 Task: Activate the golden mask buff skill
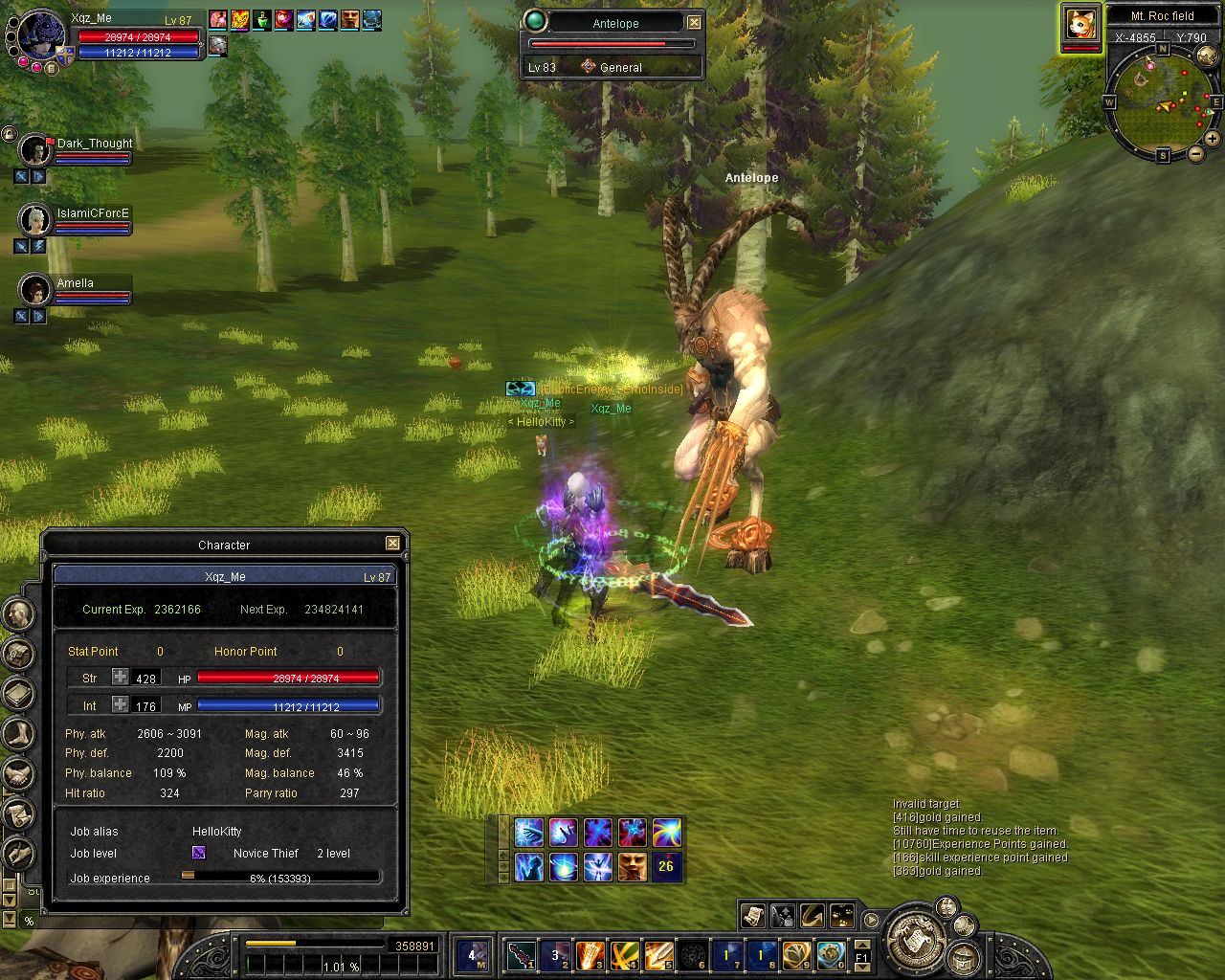[x=632, y=866]
